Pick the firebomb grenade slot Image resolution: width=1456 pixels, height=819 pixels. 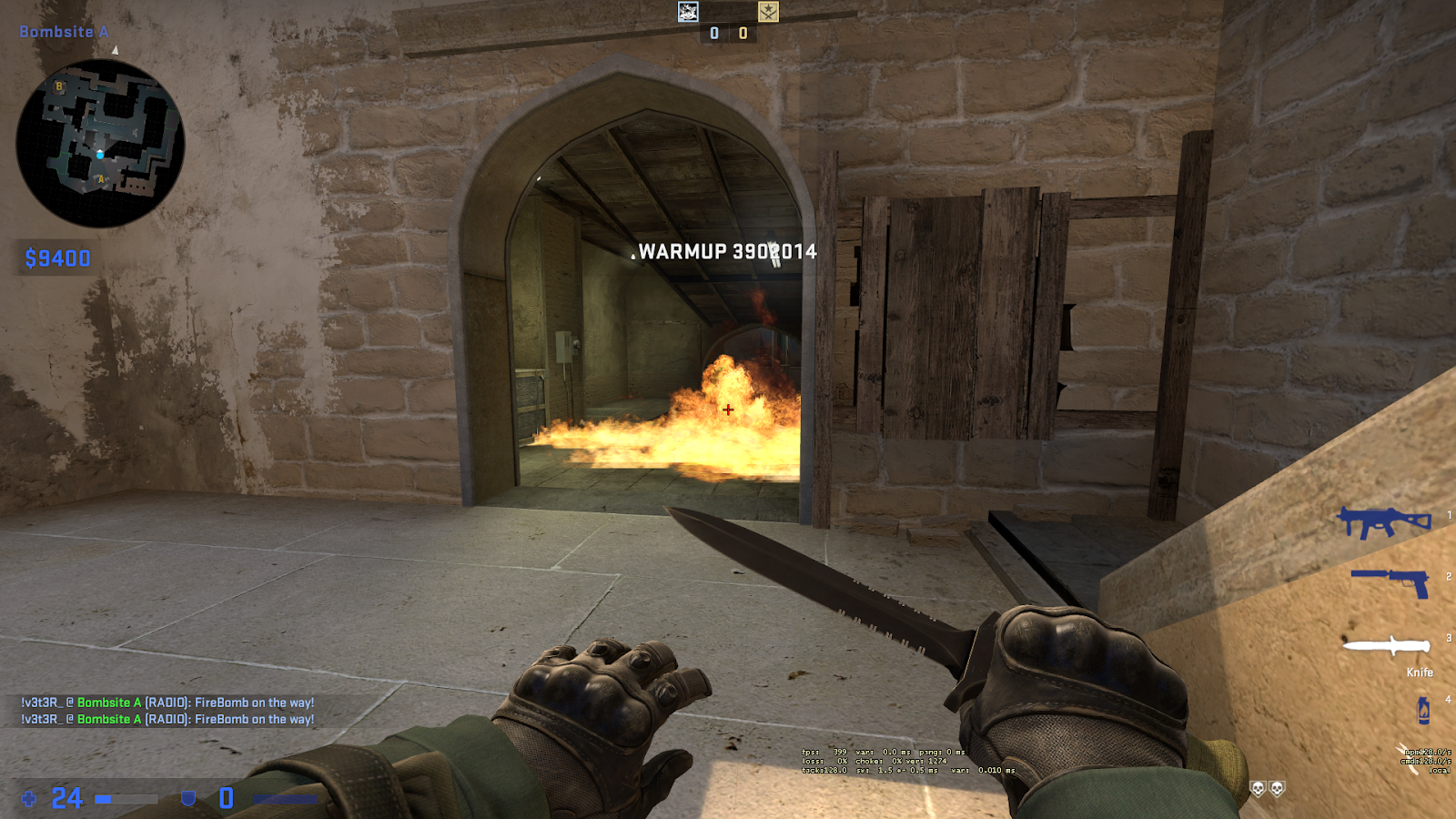point(1423,710)
